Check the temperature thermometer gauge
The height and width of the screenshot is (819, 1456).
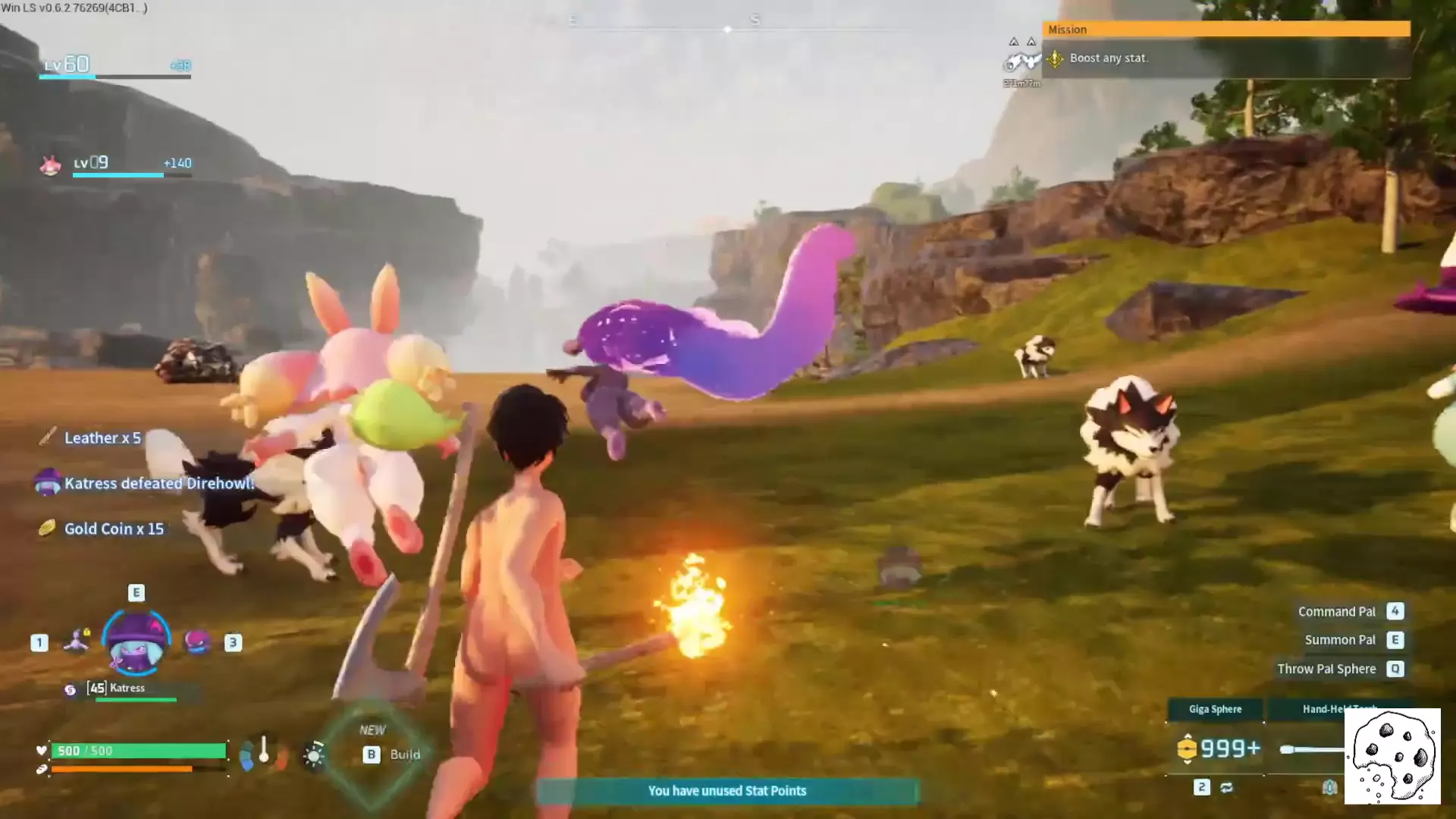(x=263, y=751)
